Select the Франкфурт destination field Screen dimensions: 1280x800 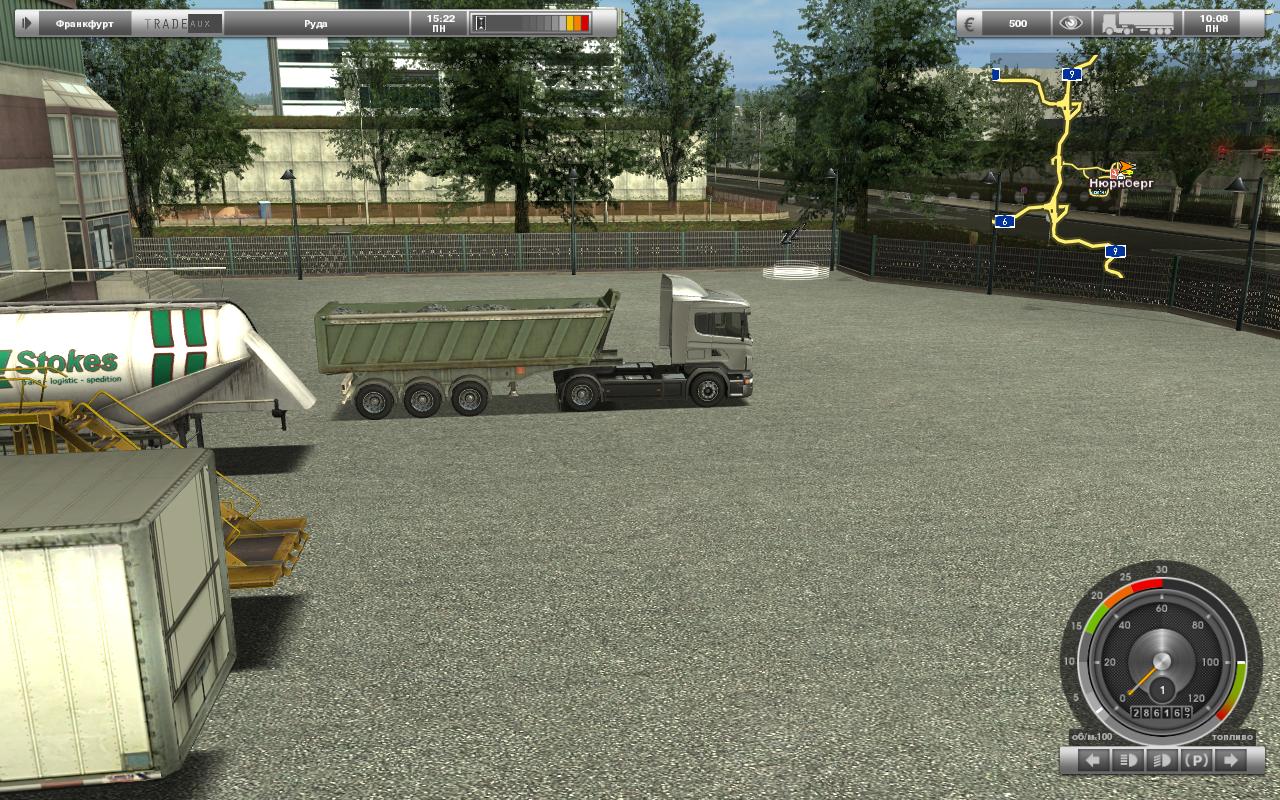[85, 23]
